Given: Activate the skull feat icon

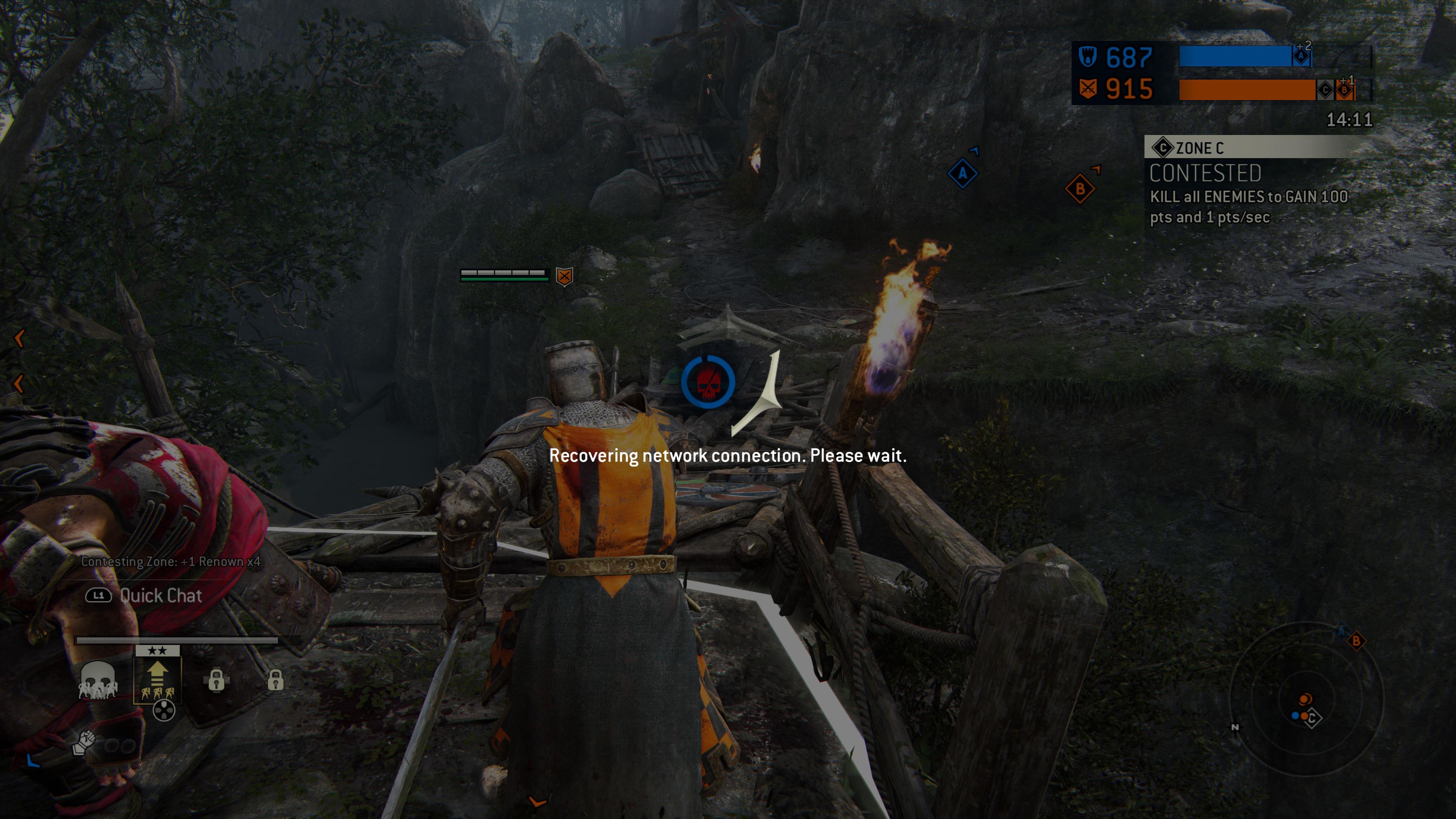Looking at the screenshot, I should (98, 680).
